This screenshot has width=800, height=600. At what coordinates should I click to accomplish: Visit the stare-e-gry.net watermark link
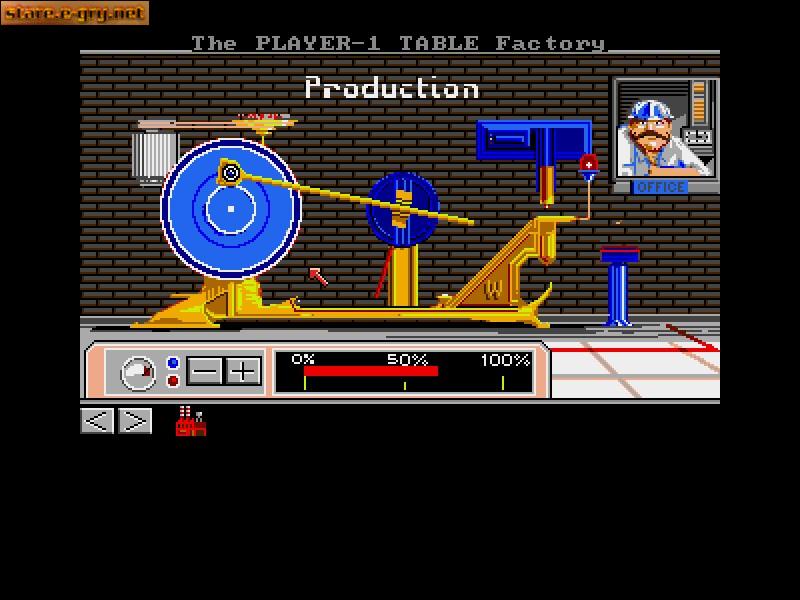(74, 13)
